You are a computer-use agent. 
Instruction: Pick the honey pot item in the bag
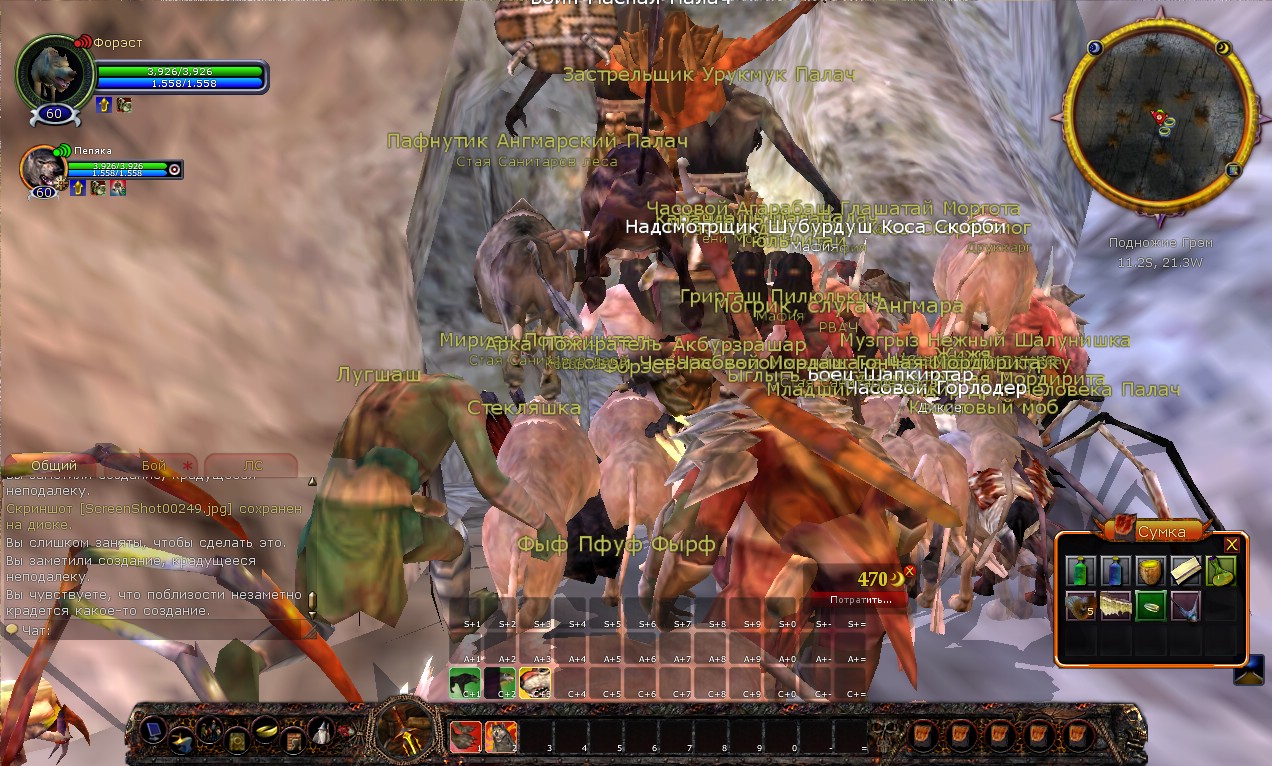click(x=1150, y=571)
